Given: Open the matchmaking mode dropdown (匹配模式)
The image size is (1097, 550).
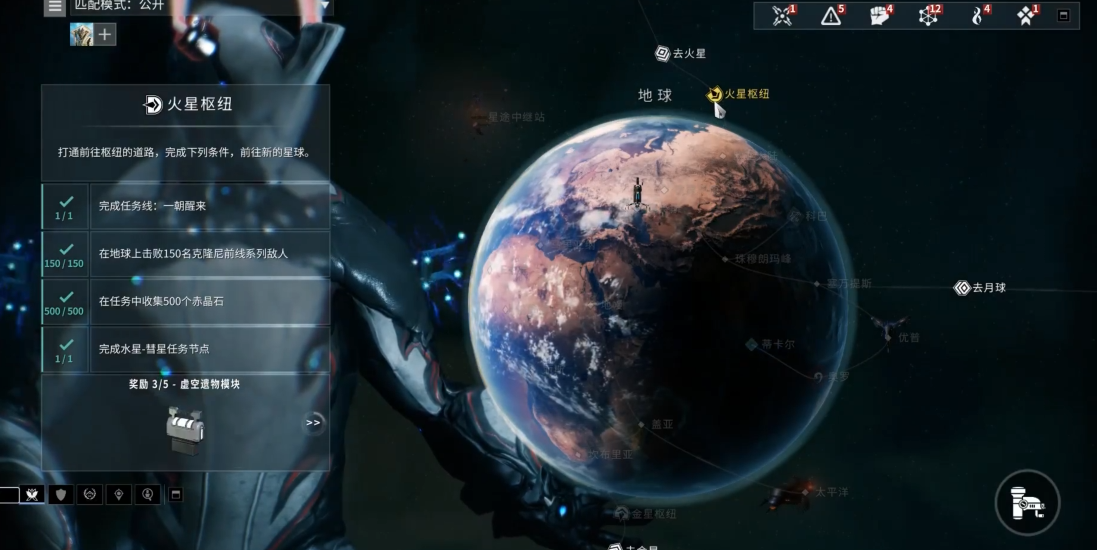Looking at the screenshot, I should pos(200,7).
